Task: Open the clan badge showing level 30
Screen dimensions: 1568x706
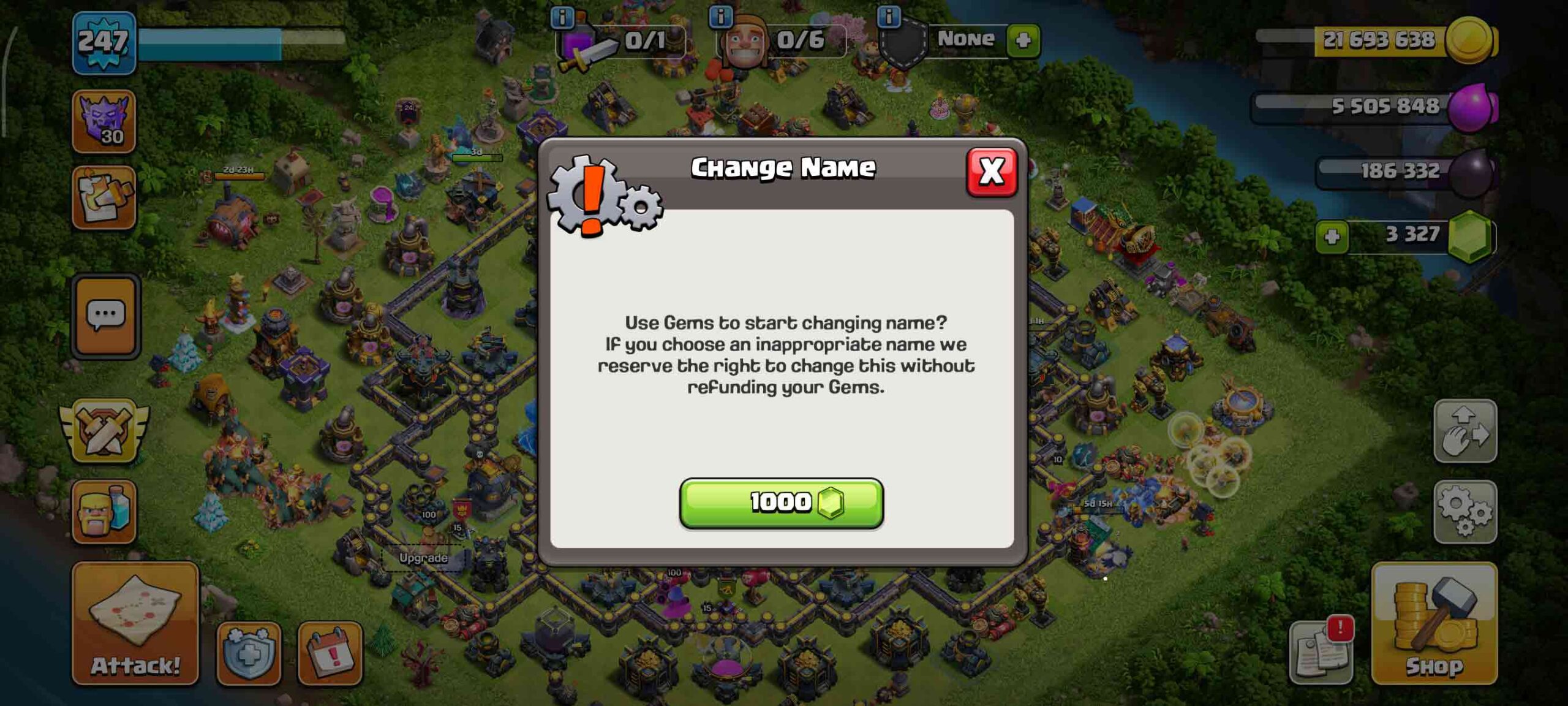Action: pos(105,121)
